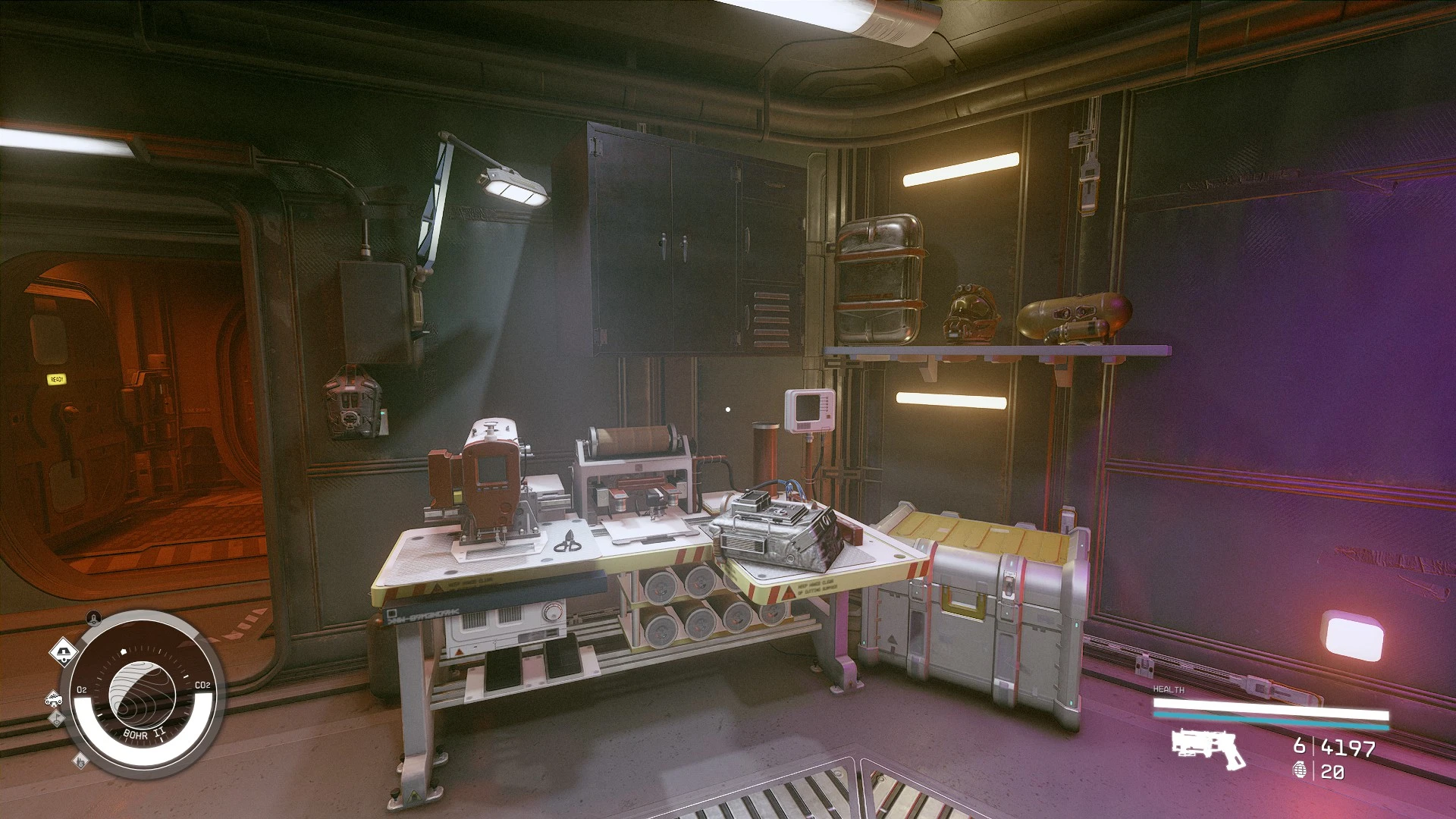Click the Bohr II planet compass watch
This screenshot has height=819, width=1456.
pos(143,691)
